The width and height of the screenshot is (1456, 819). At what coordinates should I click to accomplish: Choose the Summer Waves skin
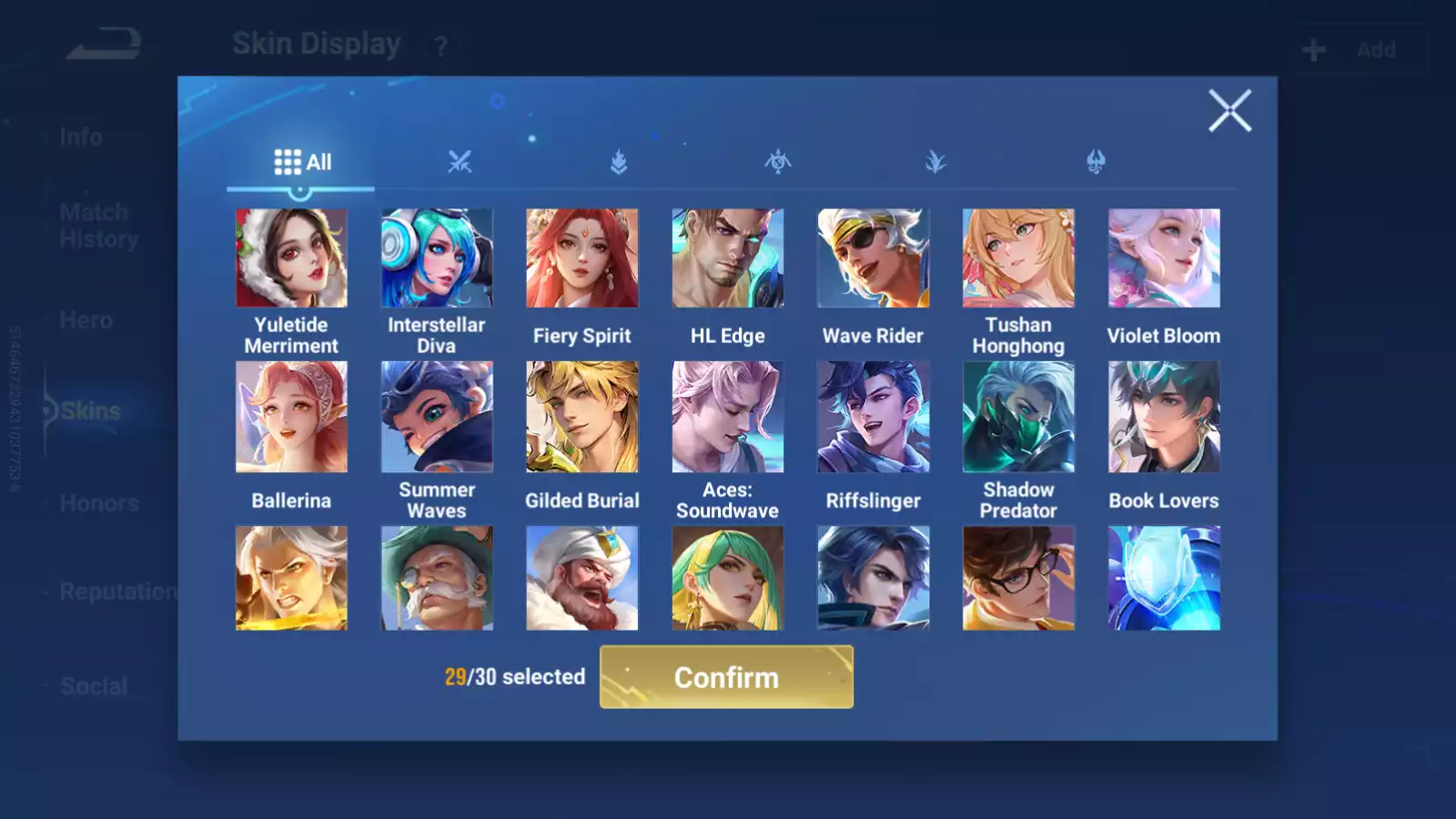(437, 417)
